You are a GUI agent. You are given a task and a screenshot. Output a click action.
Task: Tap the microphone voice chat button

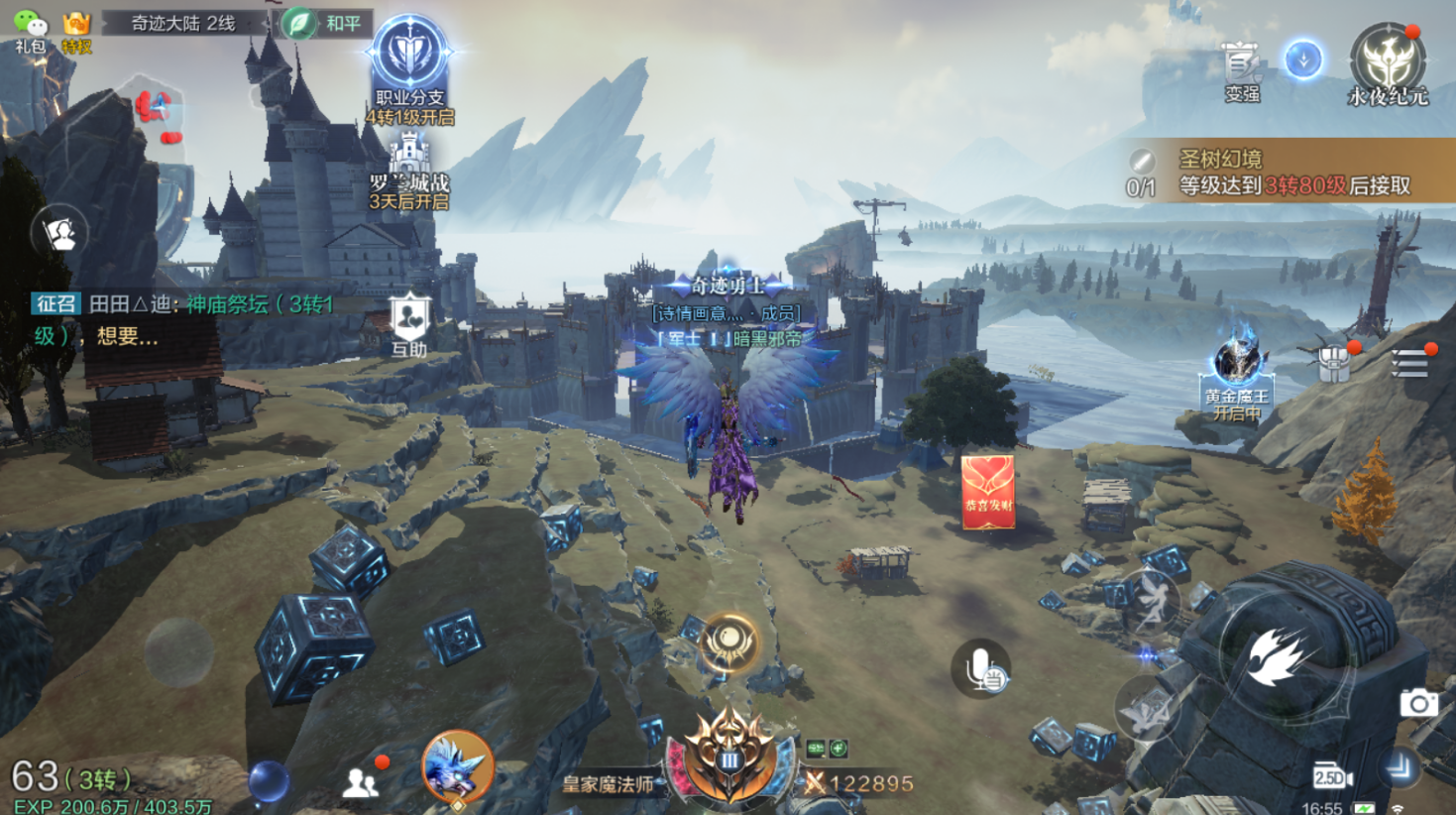981,668
